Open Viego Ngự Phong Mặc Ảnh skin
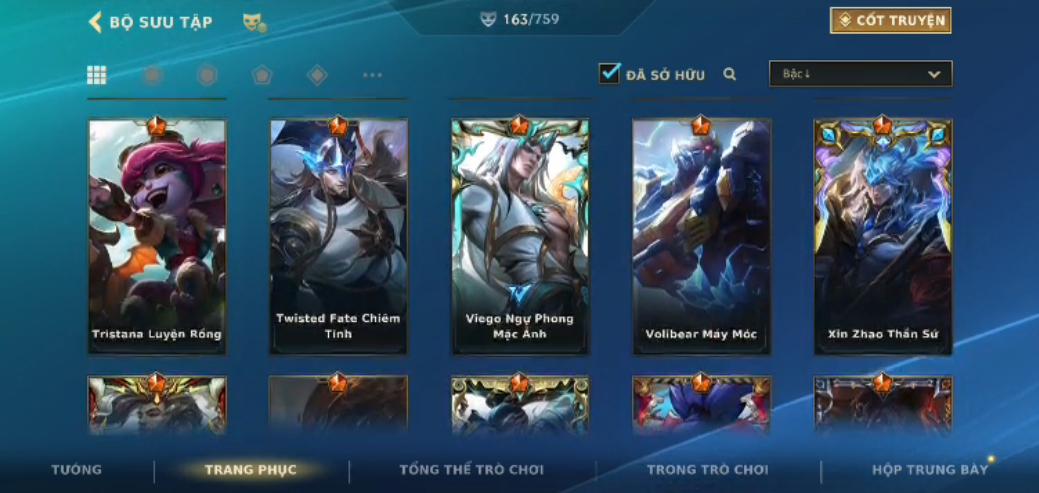Viewport: 1039px width, 493px height. click(519, 237)
